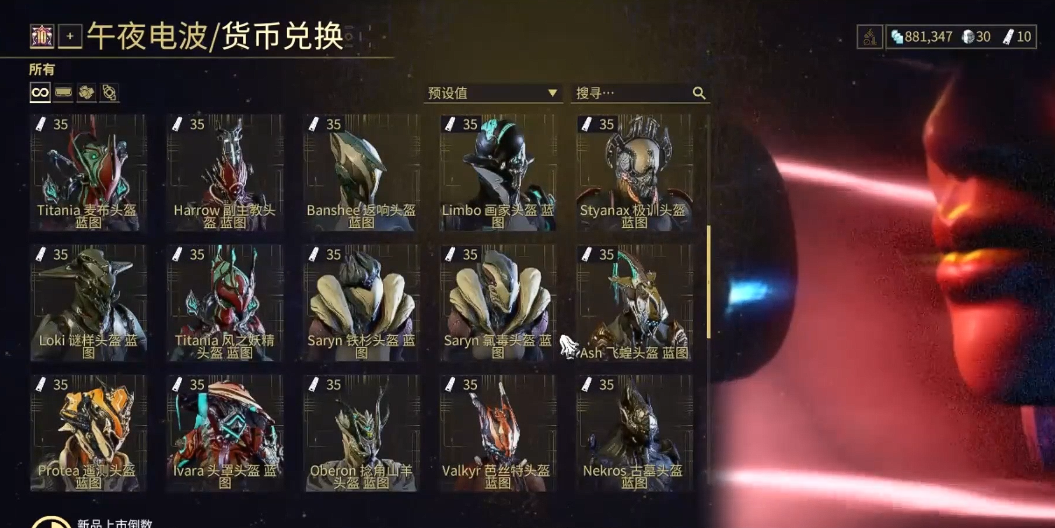Select the Loki 谜样头盔 blueprint
This screenshot has height=528, width=1055.
[88, 302]
